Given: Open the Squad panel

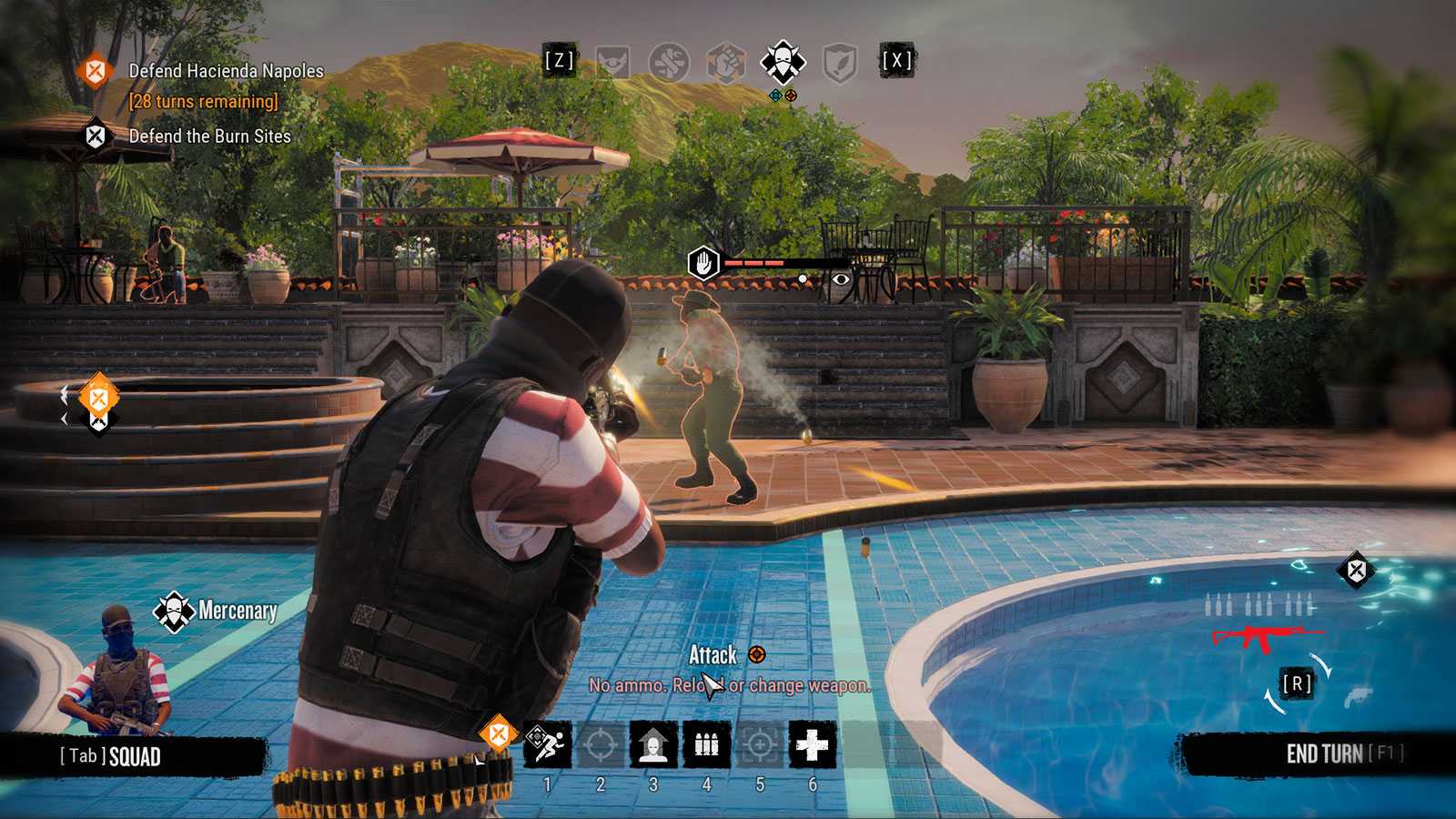Looking at the screenshot, I should 110,756.
